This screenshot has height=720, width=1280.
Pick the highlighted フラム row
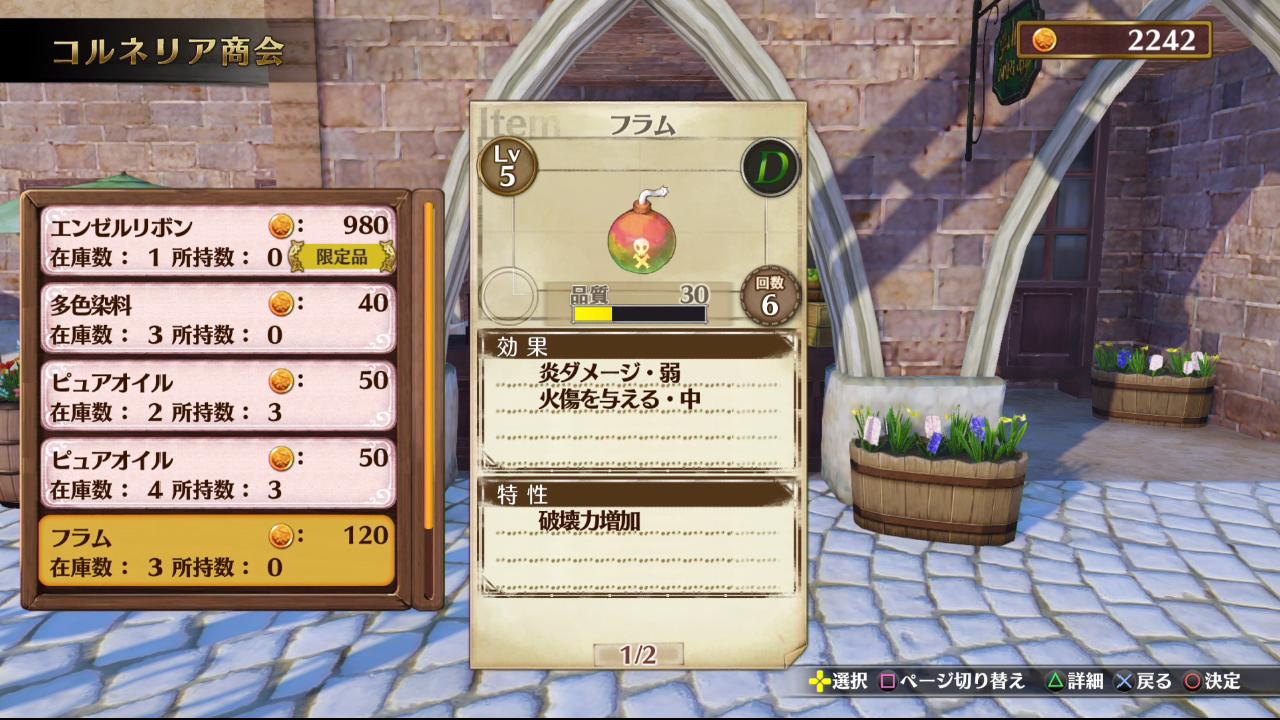click(x=217, y=551)
